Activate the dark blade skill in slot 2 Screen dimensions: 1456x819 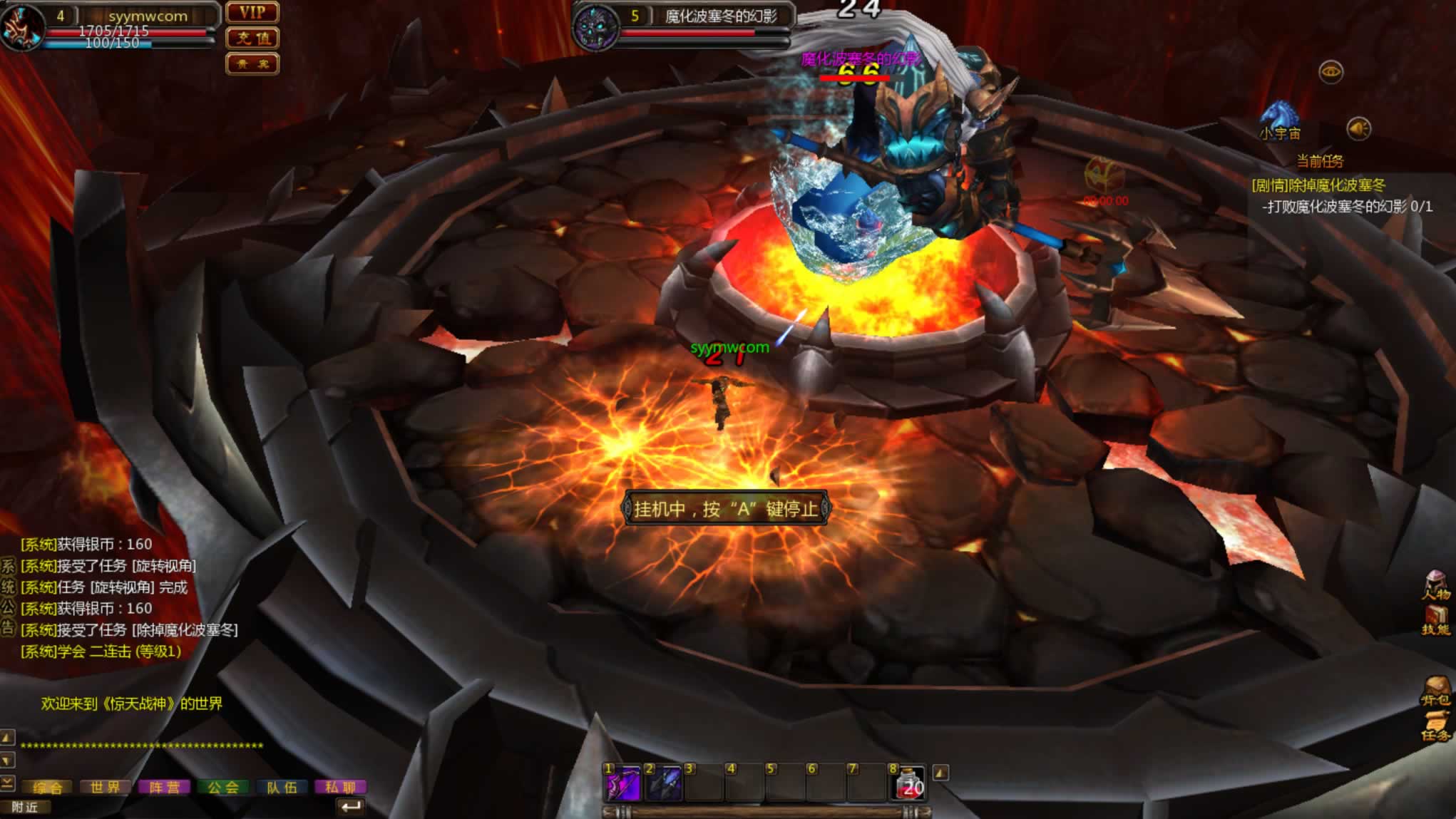pos(663,783)
